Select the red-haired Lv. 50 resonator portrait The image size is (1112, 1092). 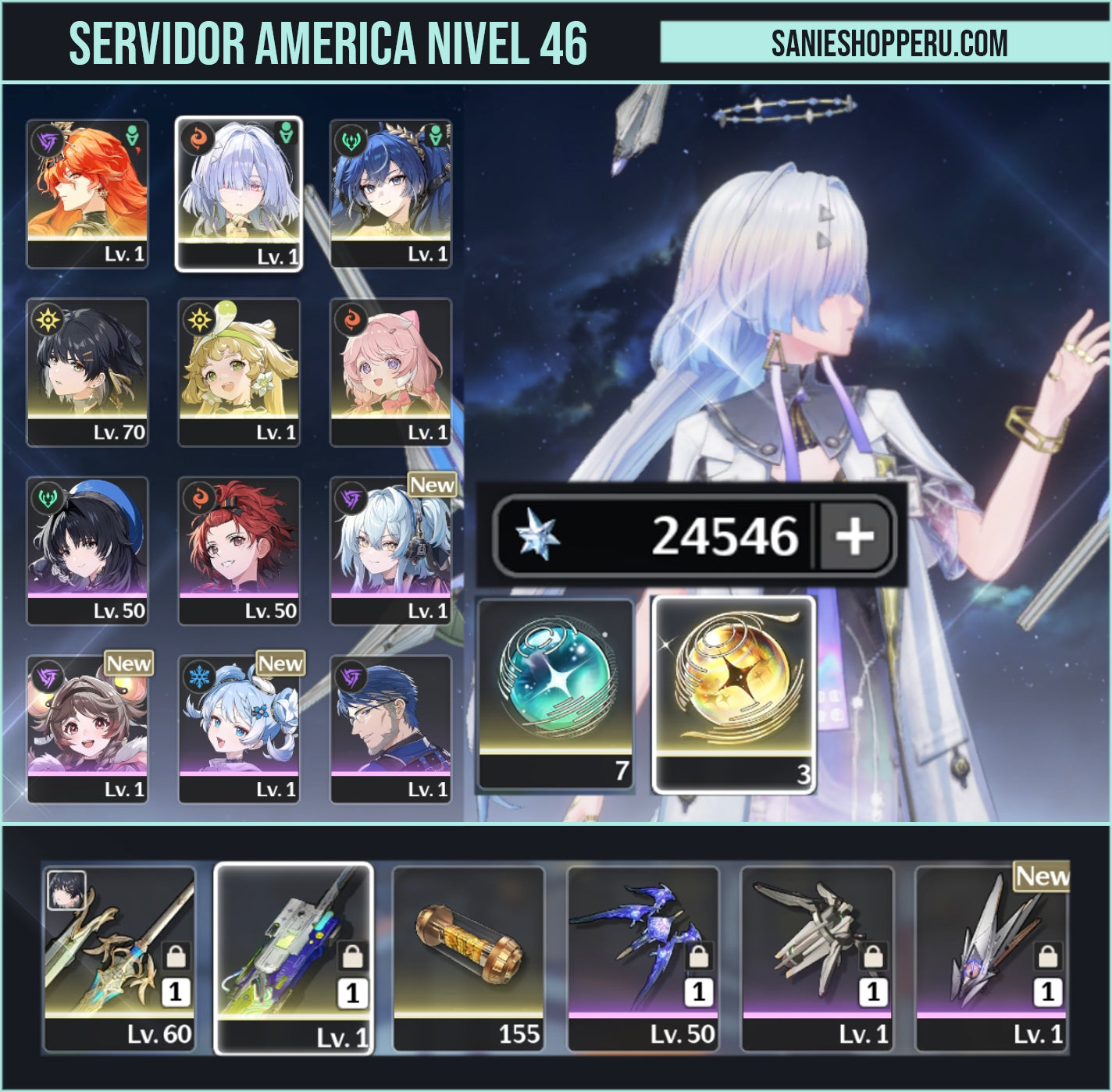coord(239,546)
